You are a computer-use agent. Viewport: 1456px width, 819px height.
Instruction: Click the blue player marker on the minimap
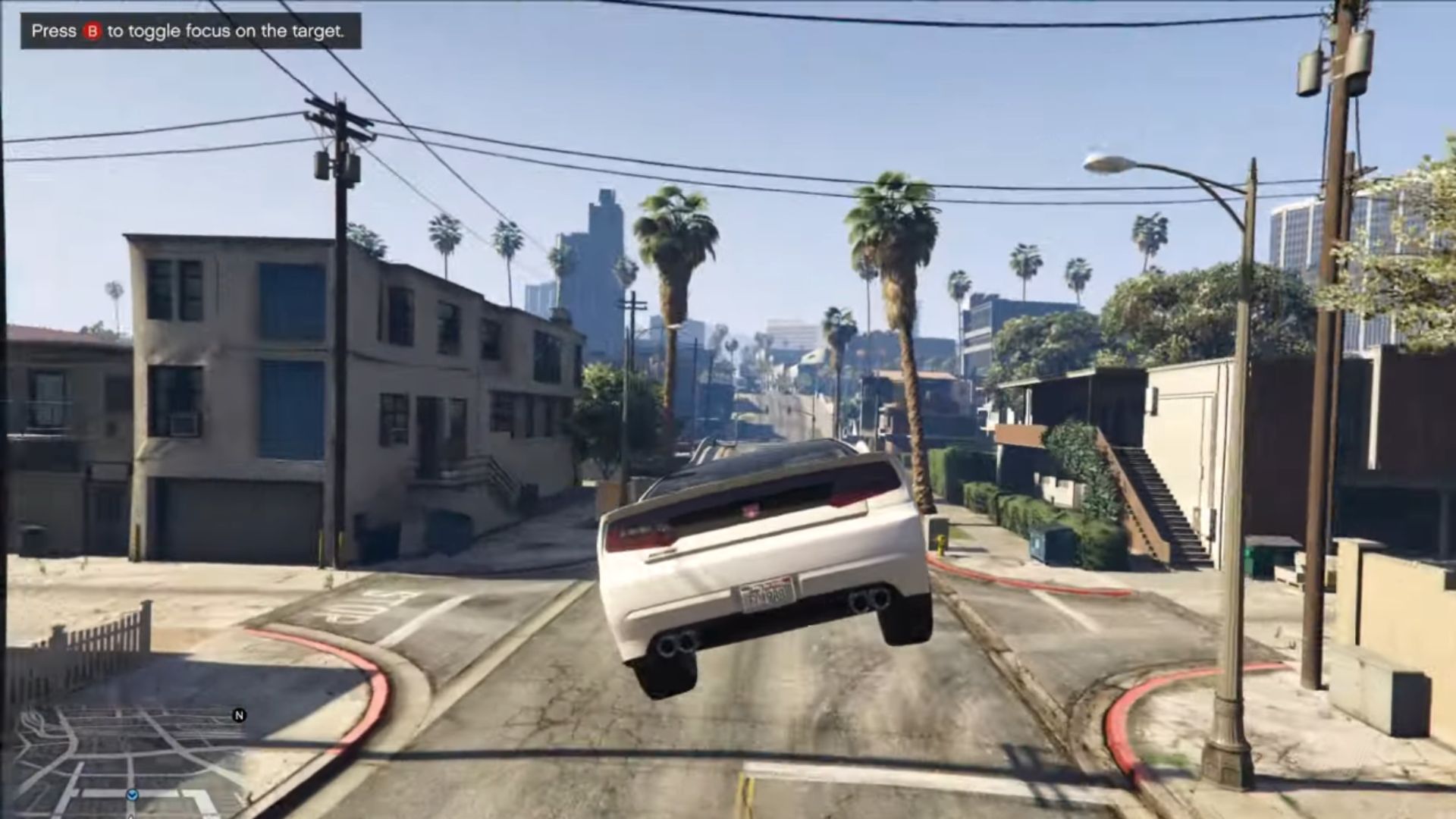[x=133, y=795]
